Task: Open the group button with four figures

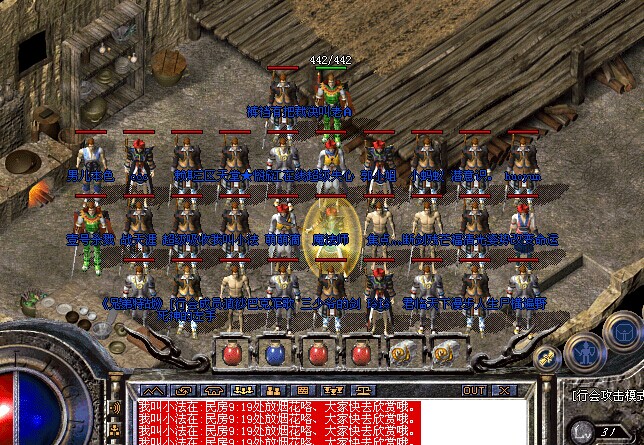Action: [242, 390]
